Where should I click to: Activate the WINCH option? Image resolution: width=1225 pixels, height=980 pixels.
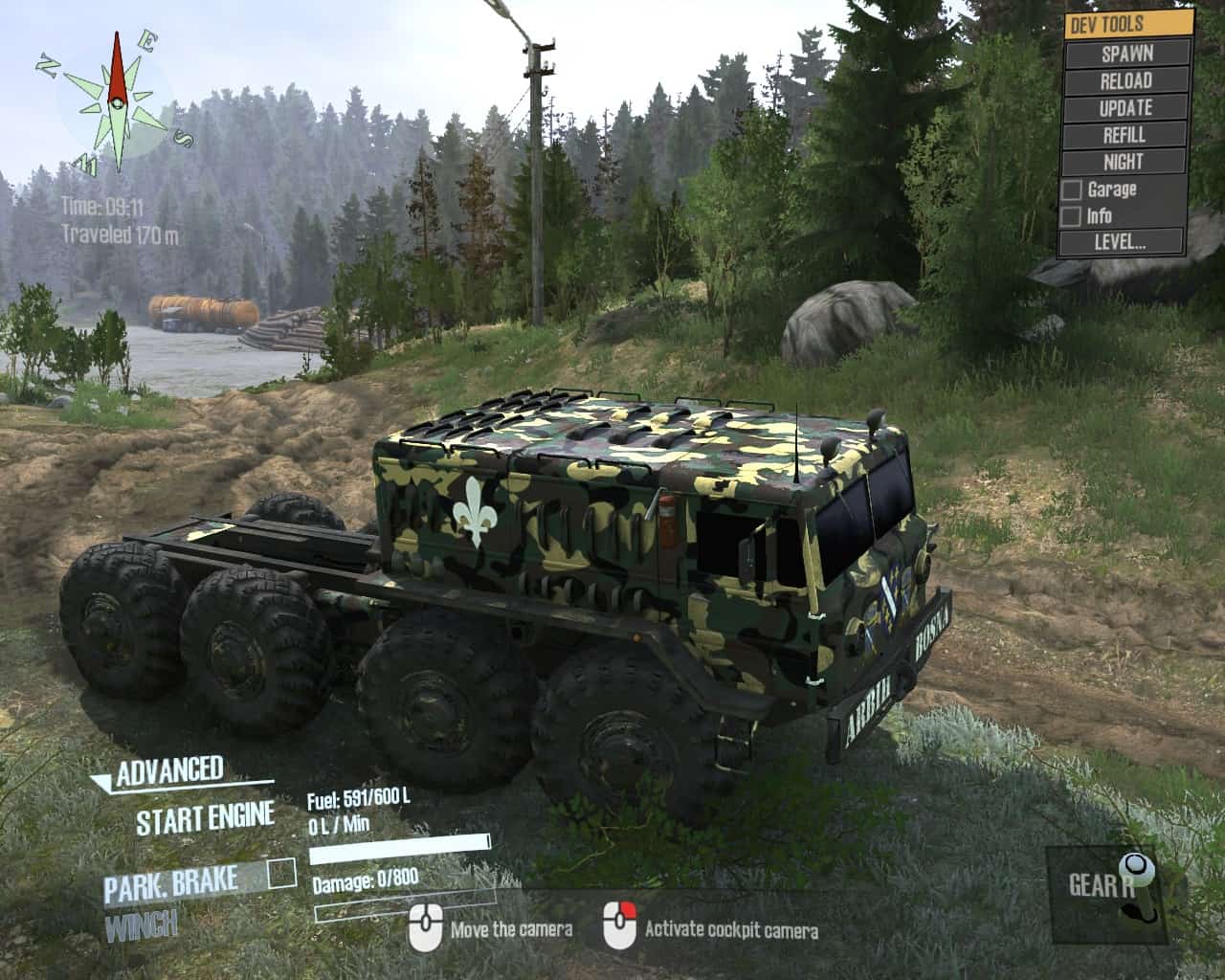tap(141, 925)
